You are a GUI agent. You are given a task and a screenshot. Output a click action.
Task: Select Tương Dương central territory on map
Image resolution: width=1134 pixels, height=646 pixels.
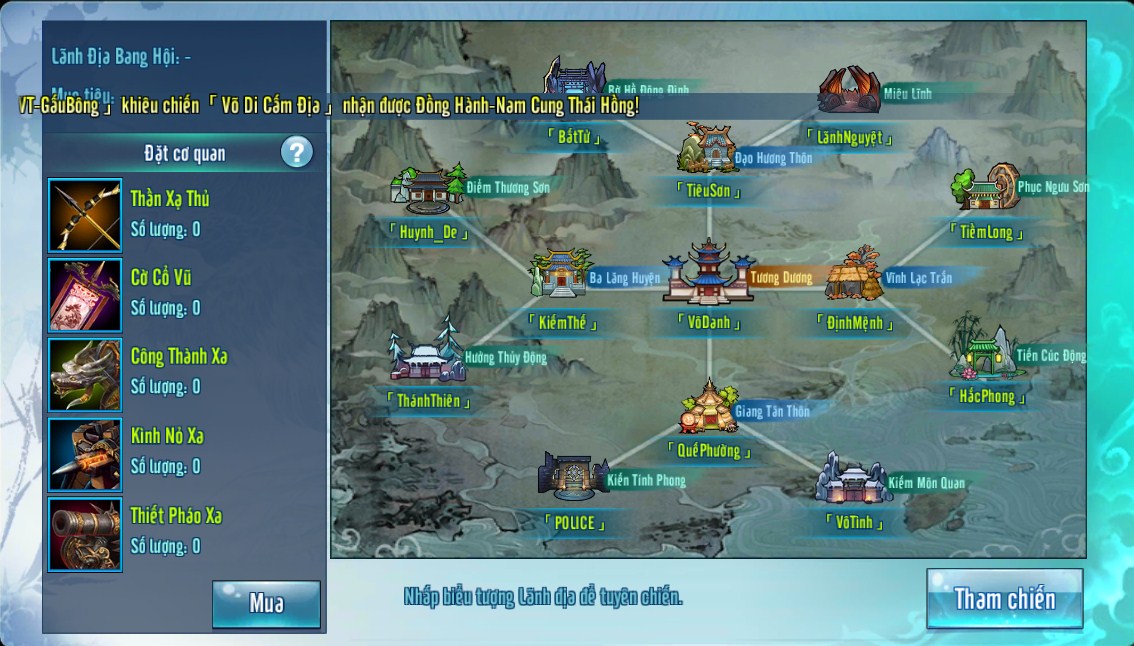708,273
